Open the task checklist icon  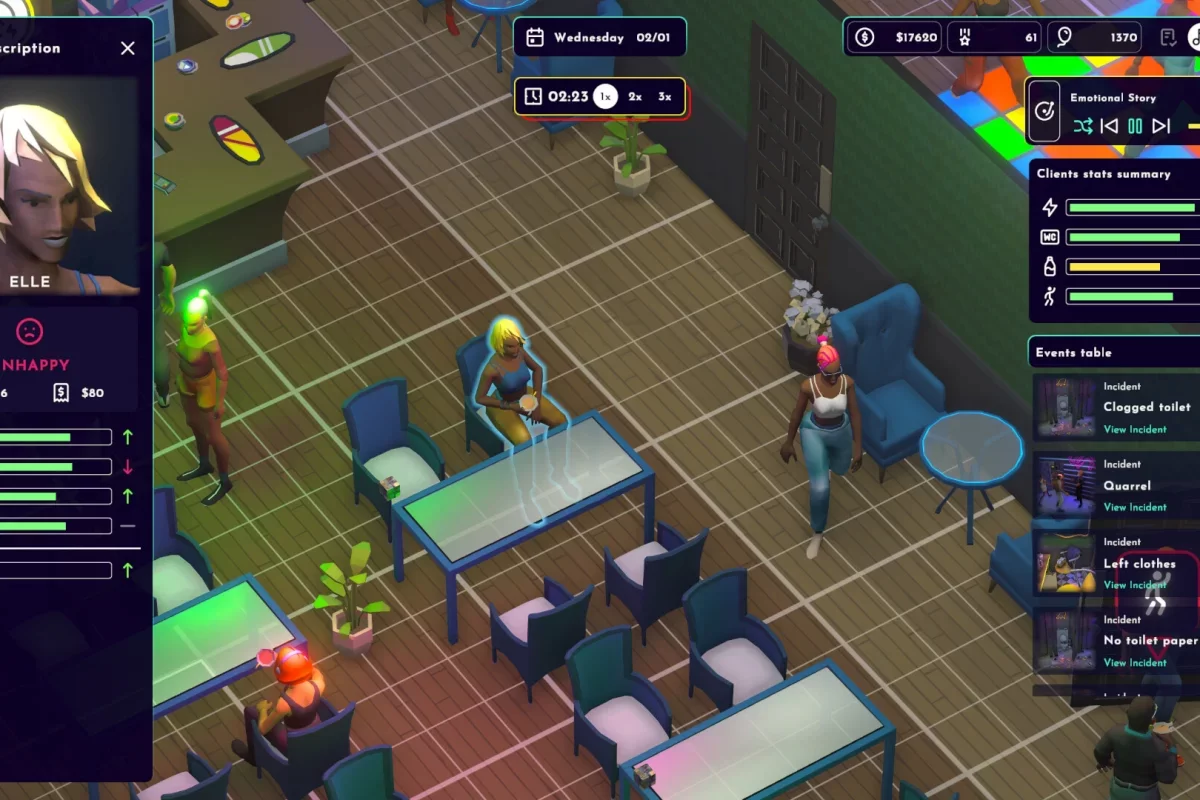coord(1168,38)
